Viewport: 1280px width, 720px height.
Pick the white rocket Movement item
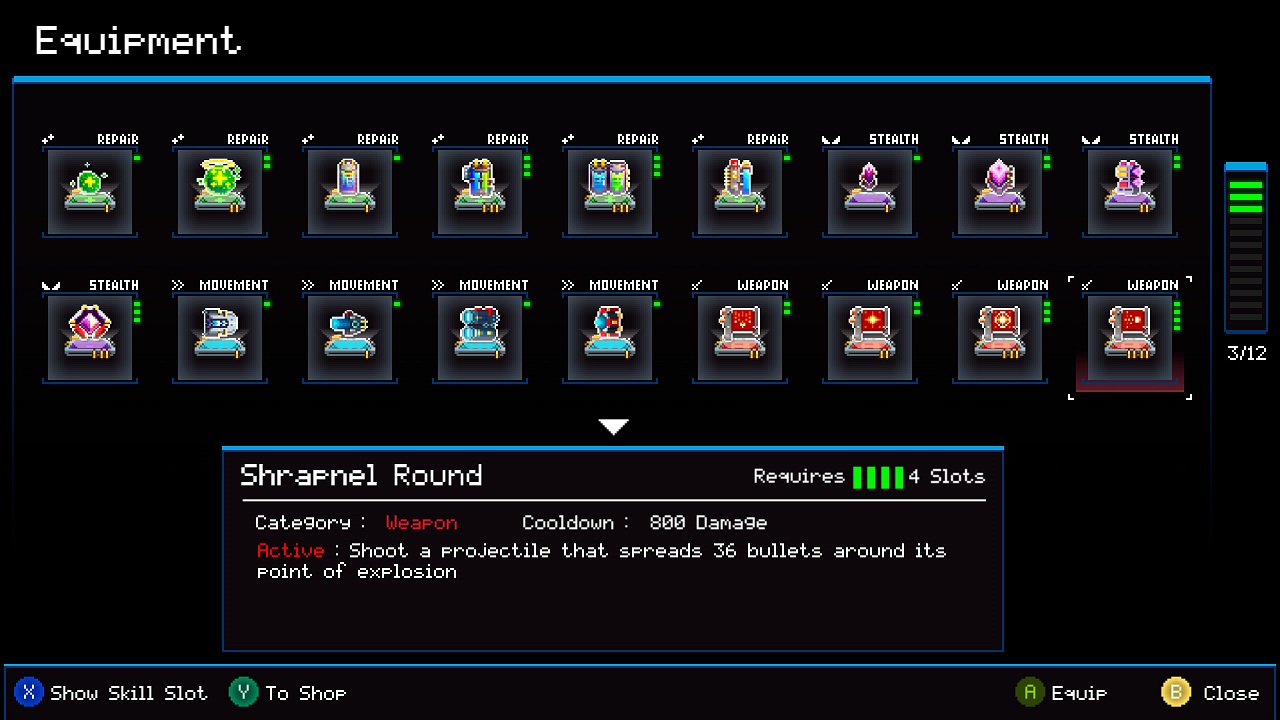click(220, 336)
